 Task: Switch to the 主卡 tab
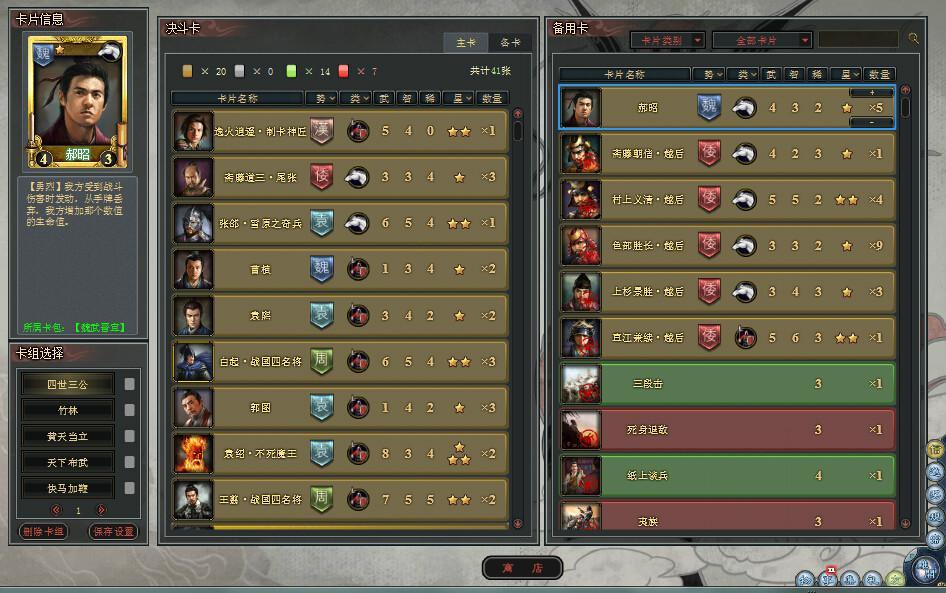[466, 42]
